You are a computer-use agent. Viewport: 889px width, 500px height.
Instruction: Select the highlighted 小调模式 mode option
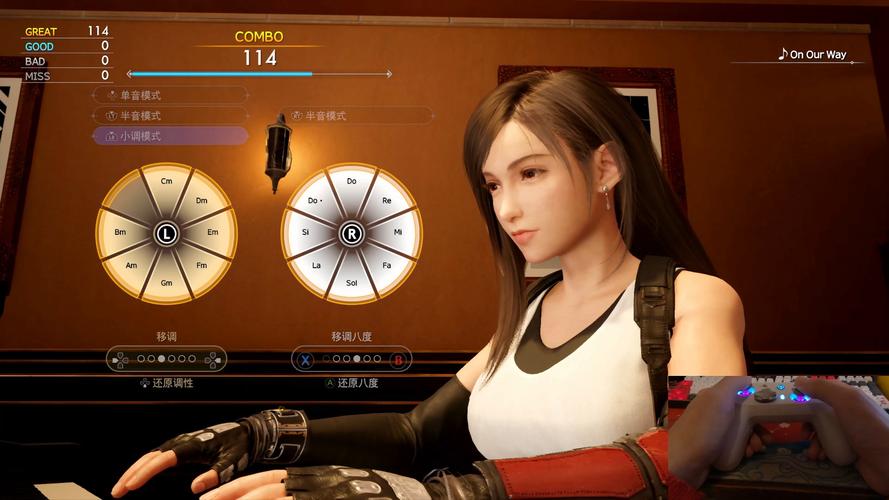170,136
